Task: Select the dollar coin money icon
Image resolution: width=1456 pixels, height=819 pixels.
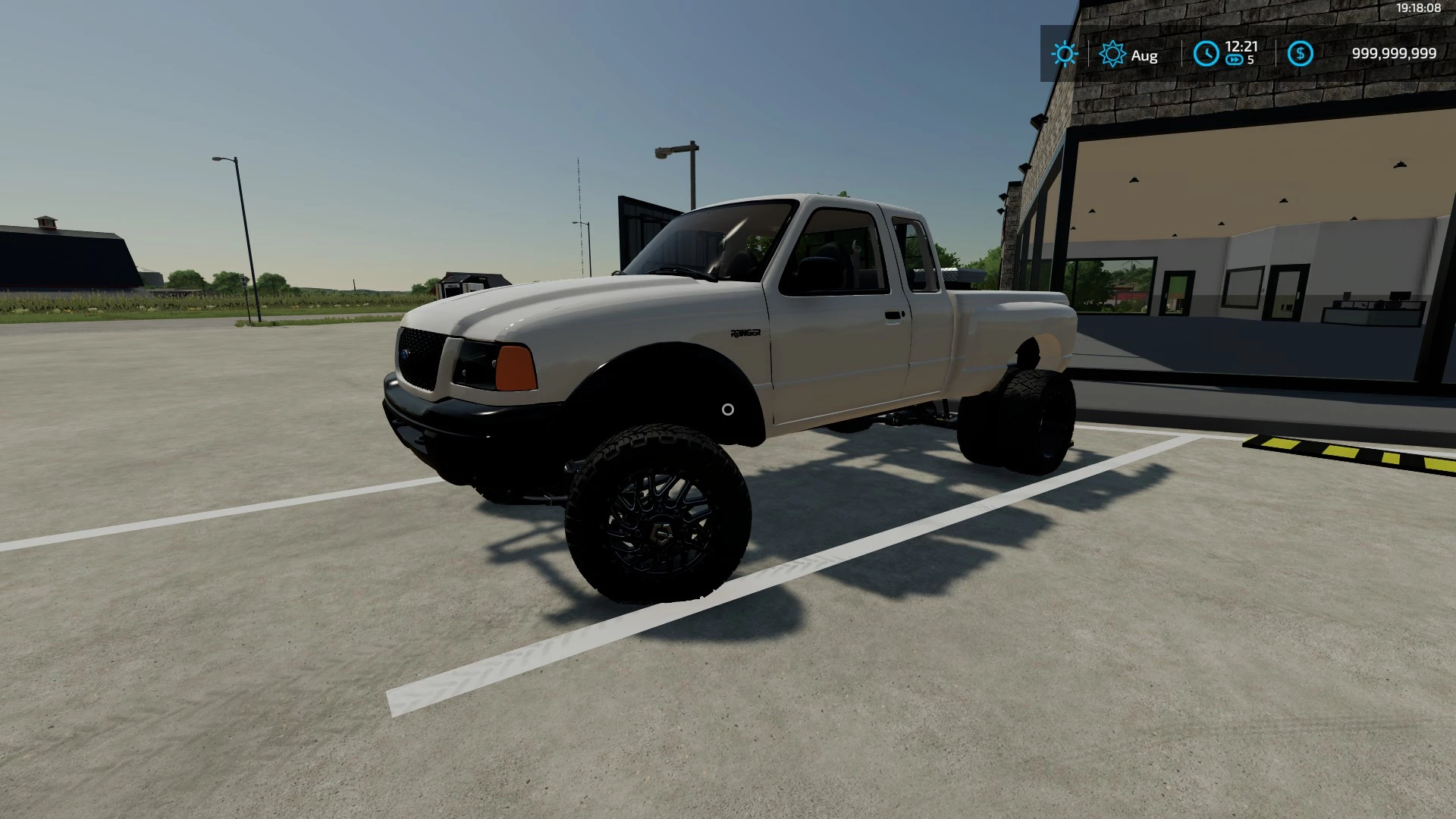Action: pos(1301,52)
